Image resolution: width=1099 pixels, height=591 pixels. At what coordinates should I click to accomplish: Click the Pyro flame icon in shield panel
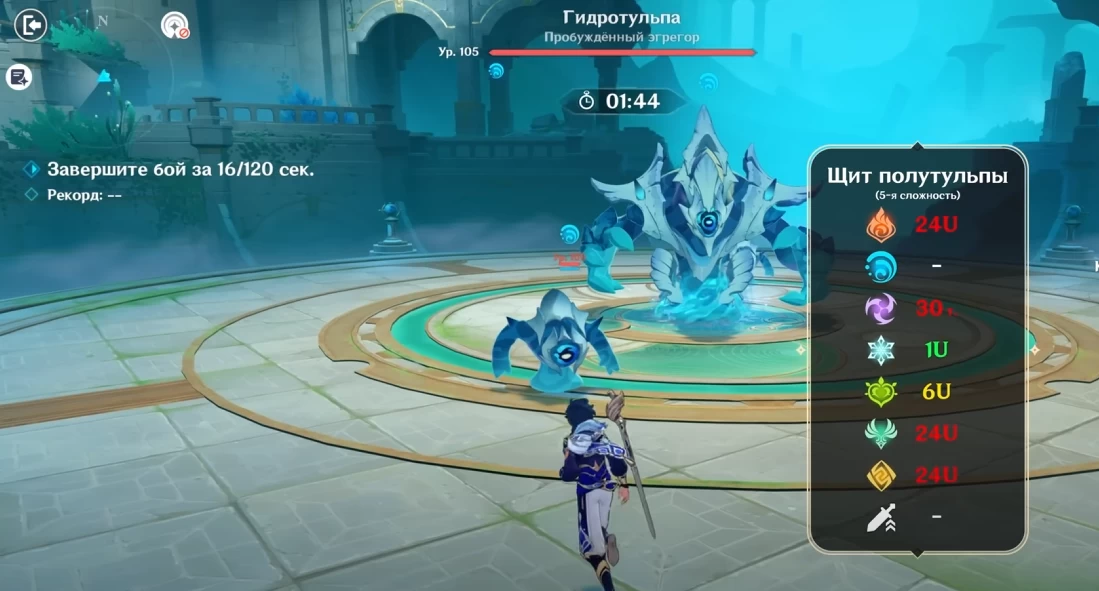tap(881, 225)
